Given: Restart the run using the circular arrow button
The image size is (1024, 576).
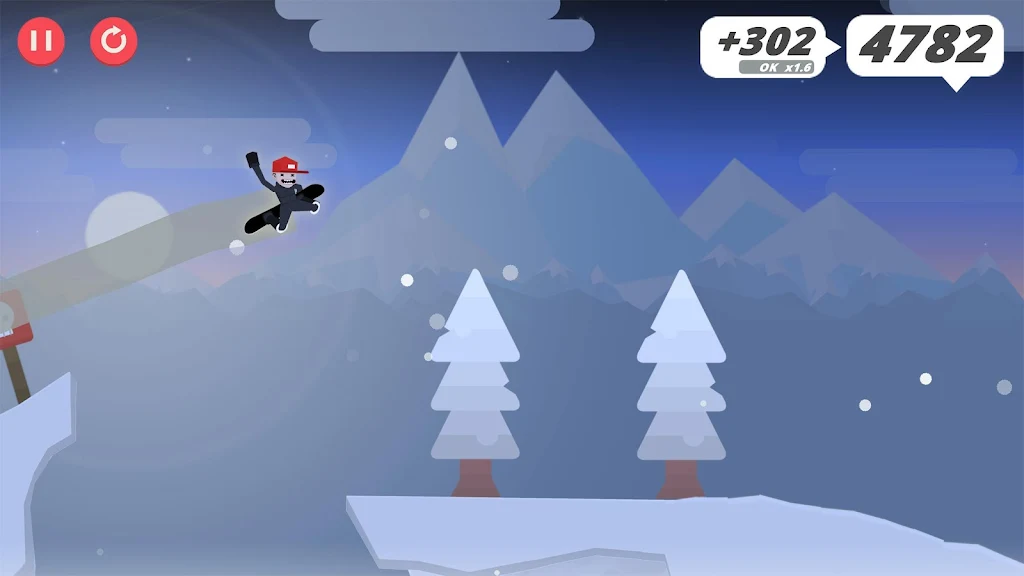Looking at the screenshot, I should [114, 41].
